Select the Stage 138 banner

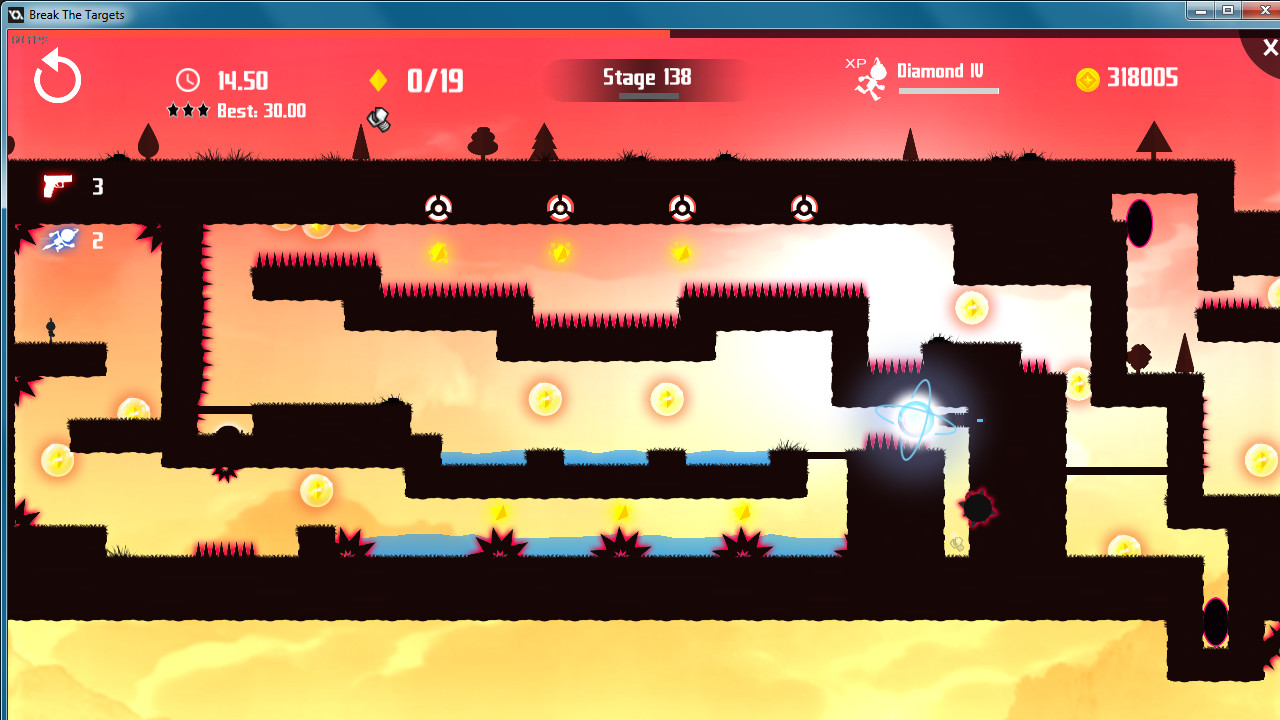(x=645, y=77)
